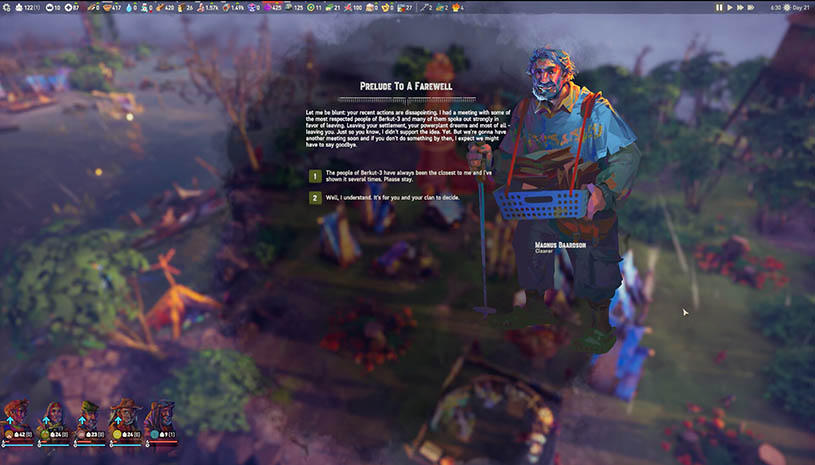
Task: Select the hooded clan leader portrait
Action: point(162,414)
